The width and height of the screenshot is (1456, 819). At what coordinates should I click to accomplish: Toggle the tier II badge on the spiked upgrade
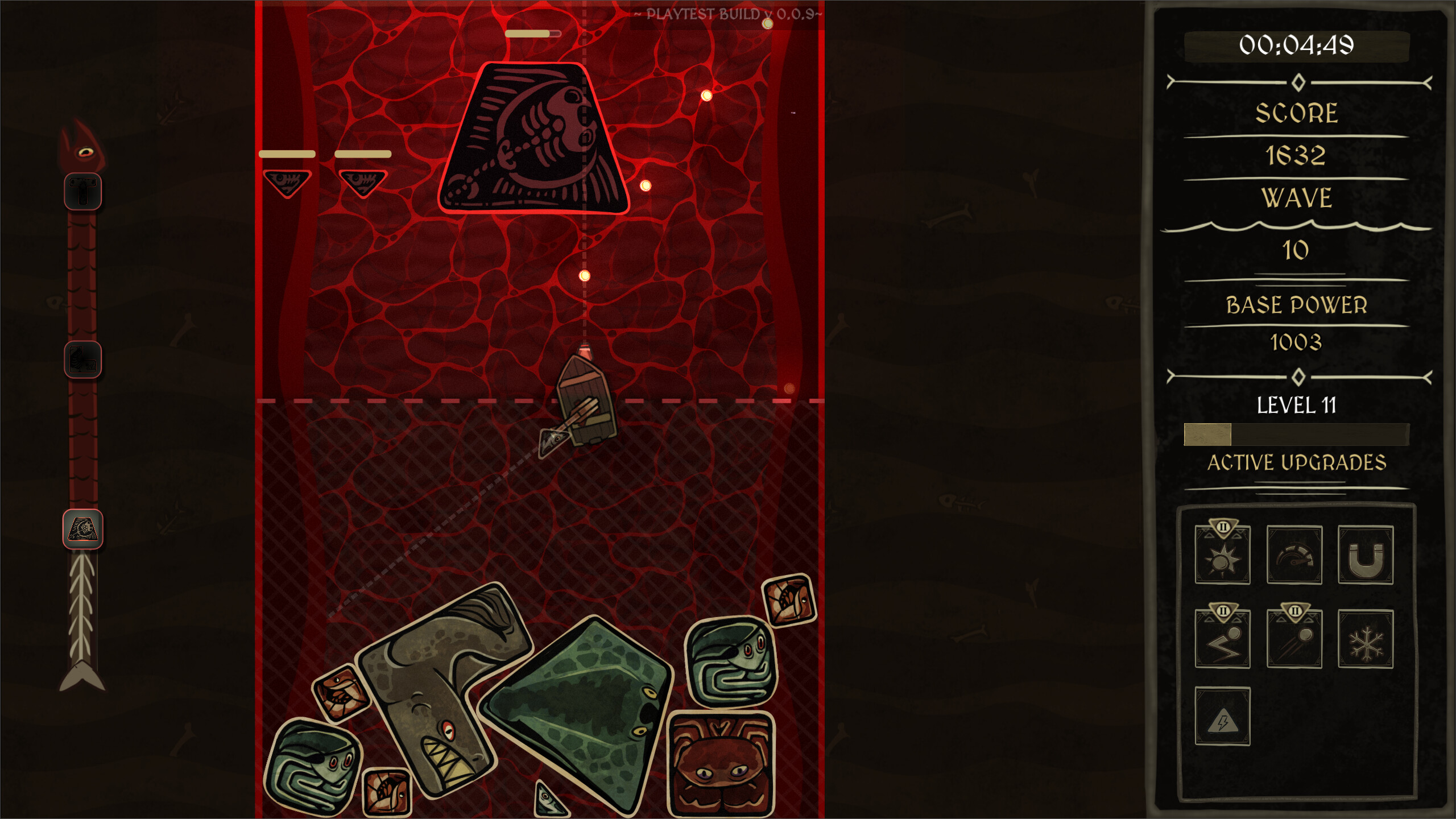(x=1222, y=527)
